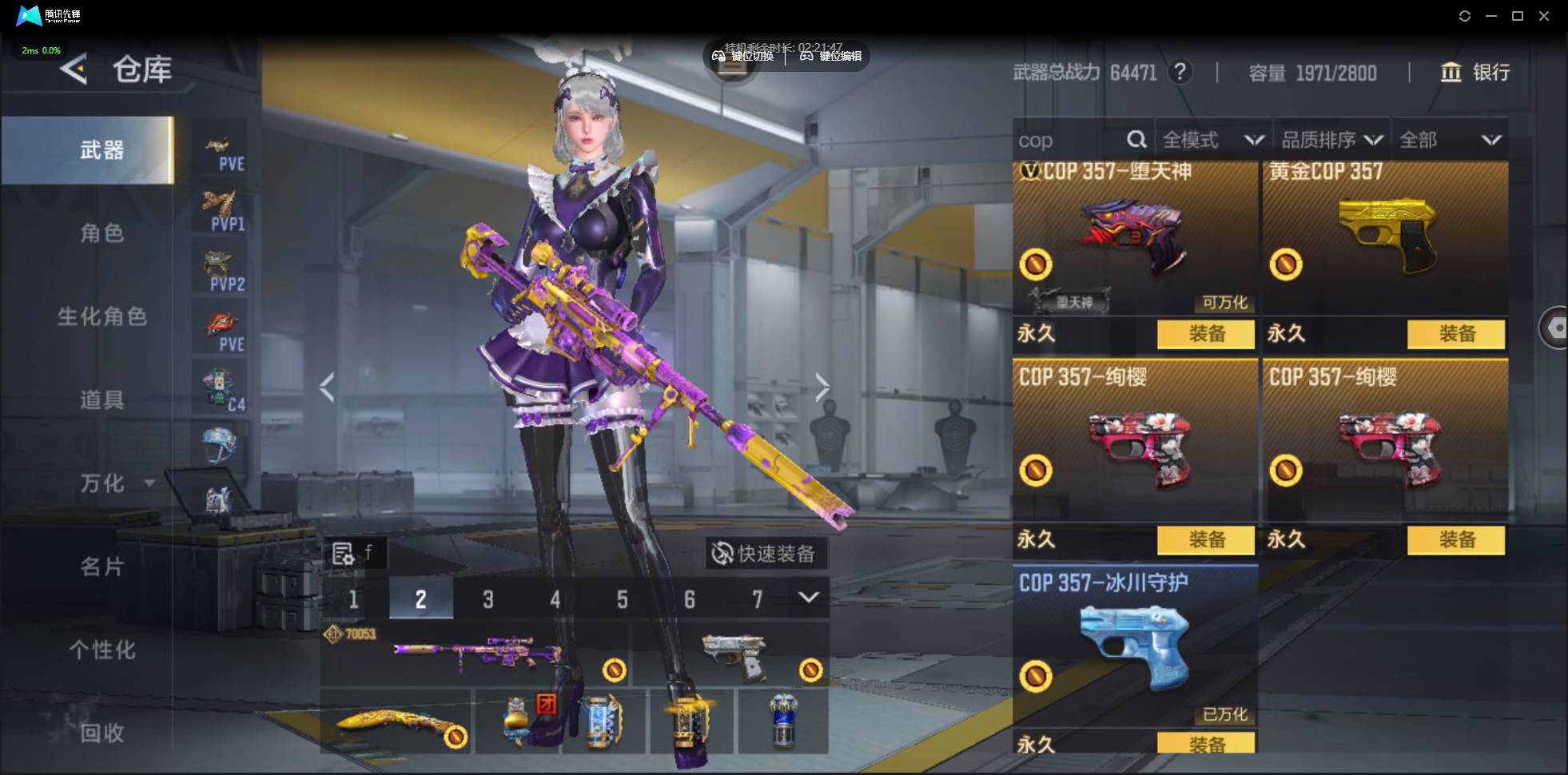Open the 回收 section
Viewport: 1568px width, 775px height.
pyautogui.click(x=101, y=733)
